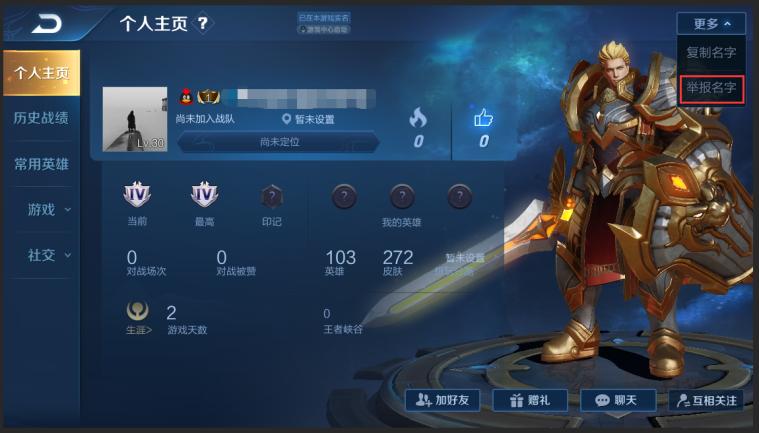The width and height of the screenshot is (759, 433).
Task: Open the 历史战绩 tab
Action: pos(41,118)
